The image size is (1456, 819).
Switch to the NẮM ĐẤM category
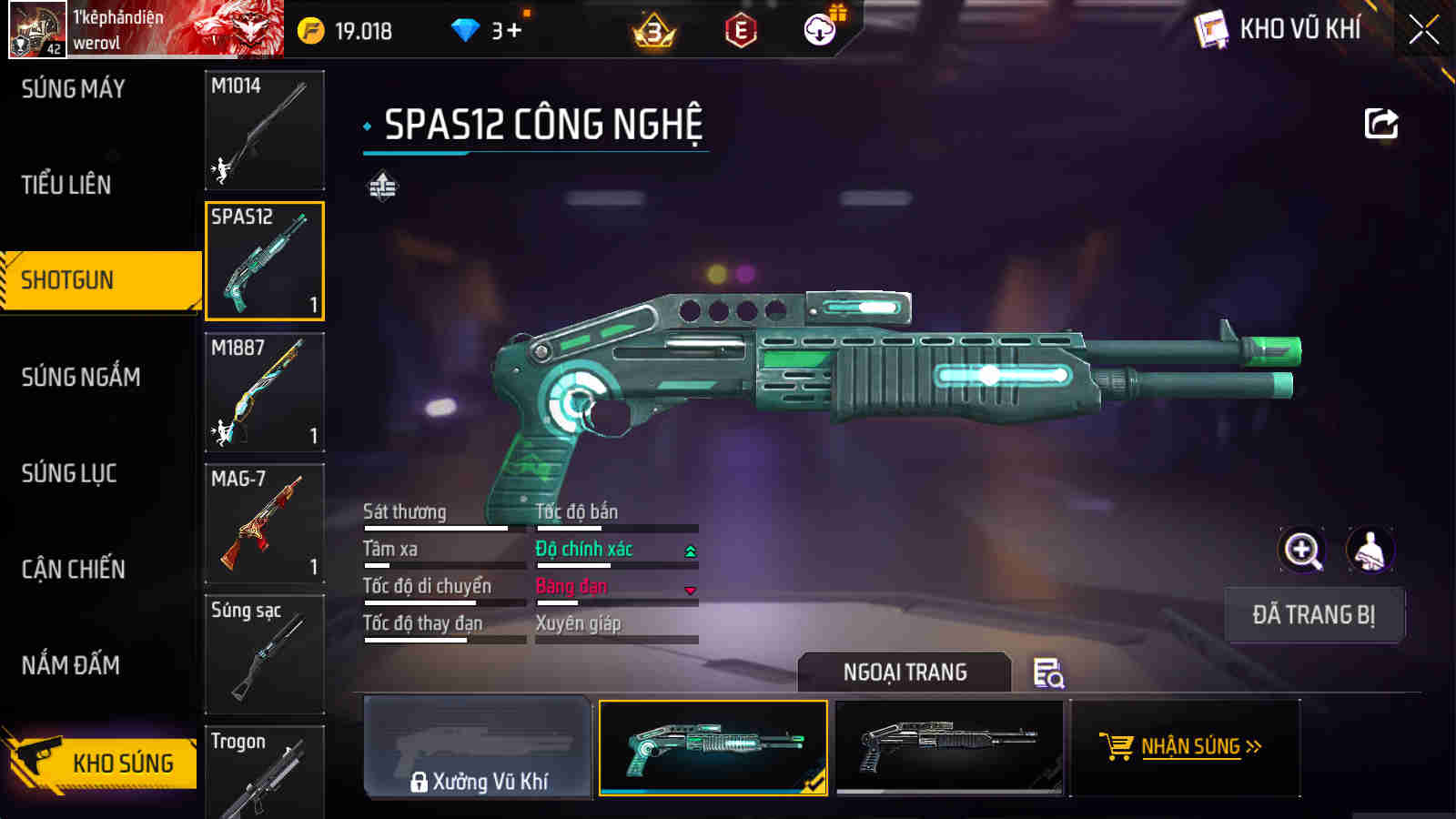[71, 665]
